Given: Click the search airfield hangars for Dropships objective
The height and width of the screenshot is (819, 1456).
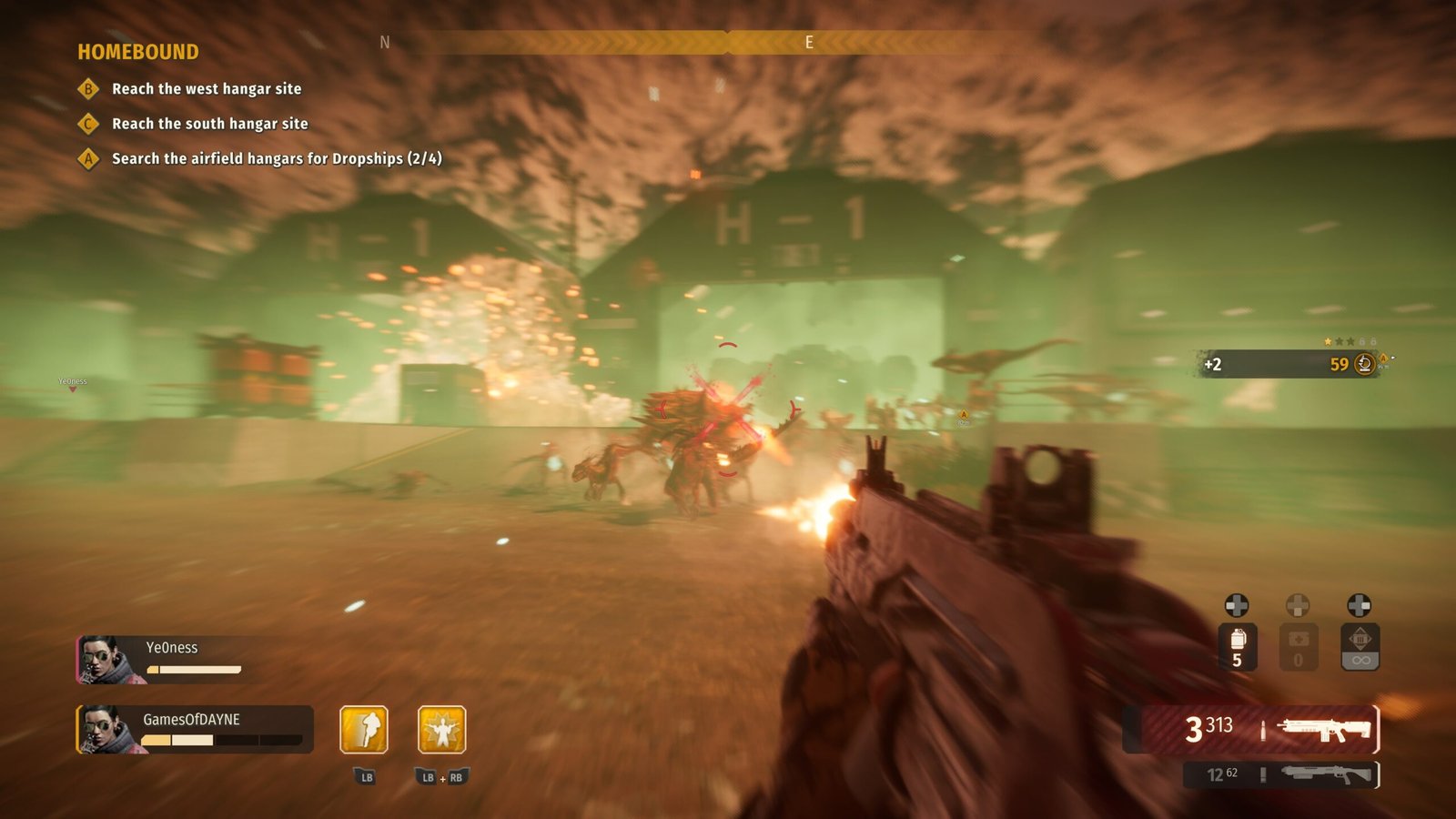Looking at the screenshot, I should point(276,158).
